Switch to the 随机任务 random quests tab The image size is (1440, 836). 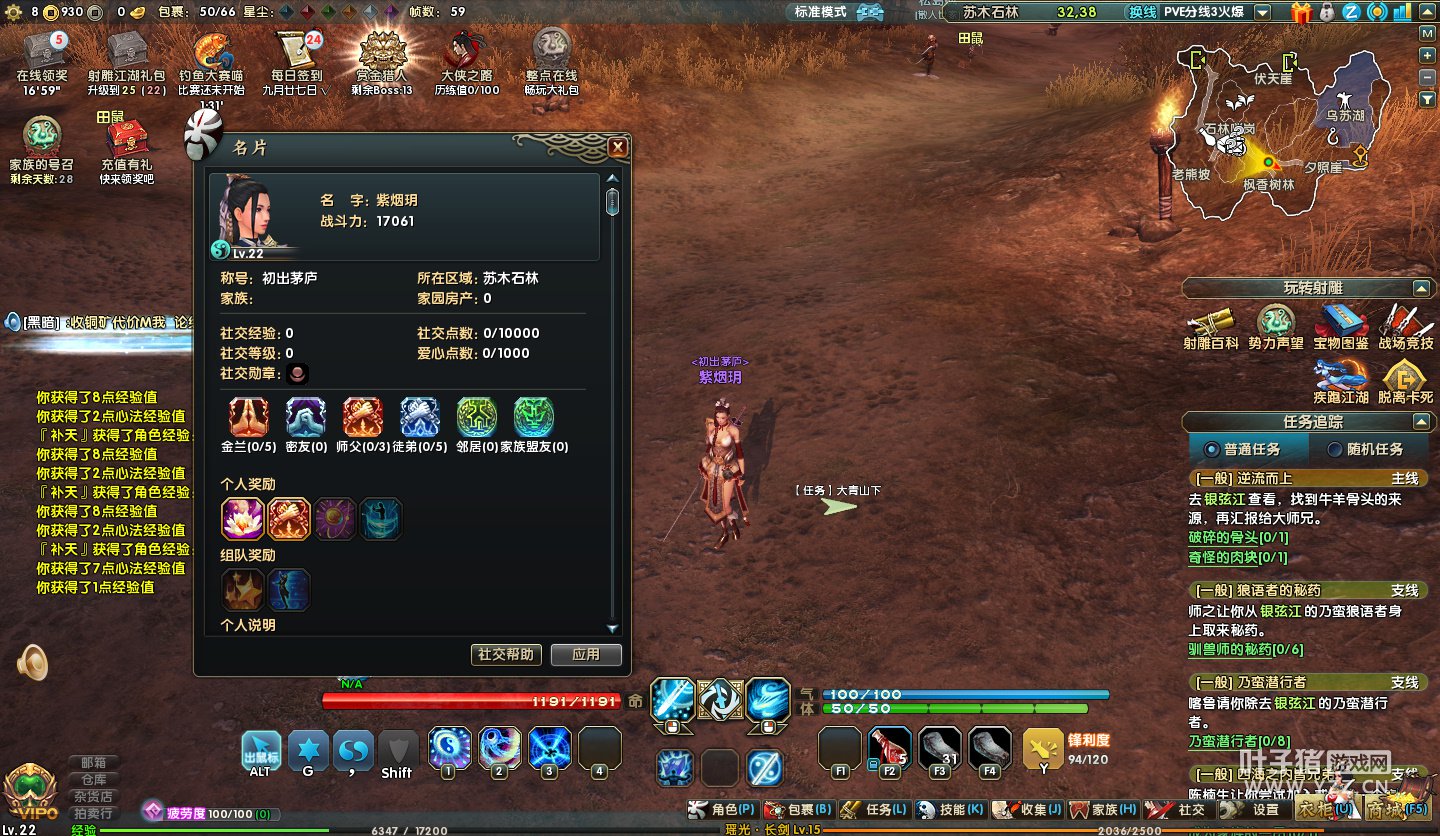[x=1366, y=449]
